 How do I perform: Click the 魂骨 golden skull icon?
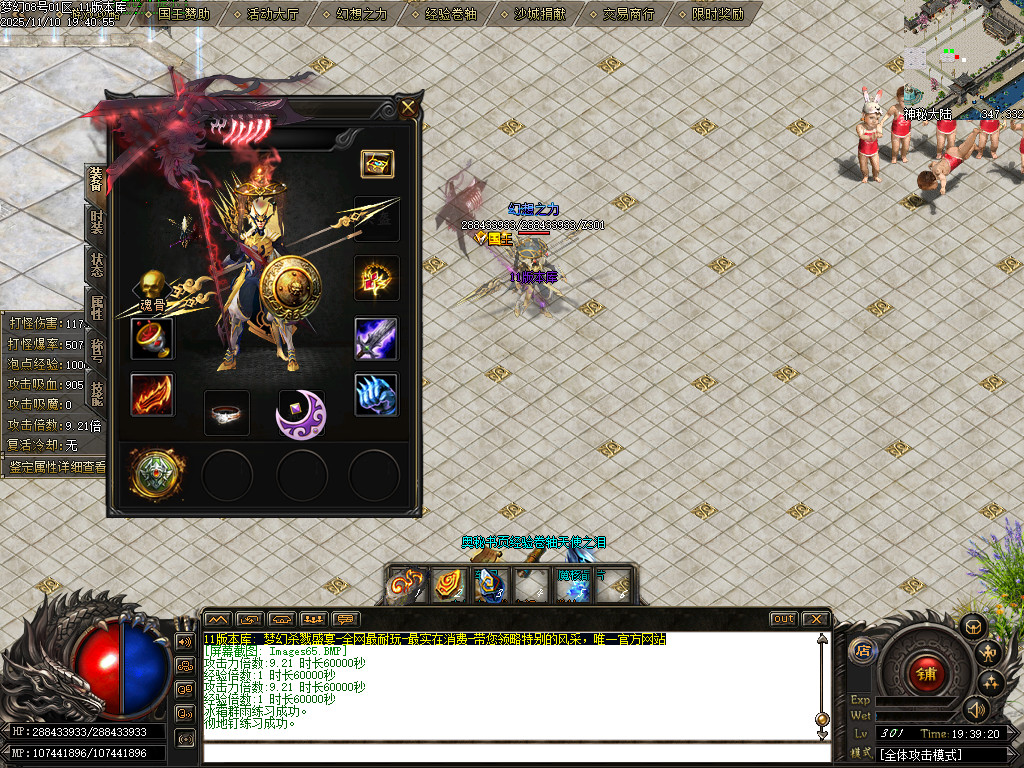pyautogui.click(x=152, y=286)
